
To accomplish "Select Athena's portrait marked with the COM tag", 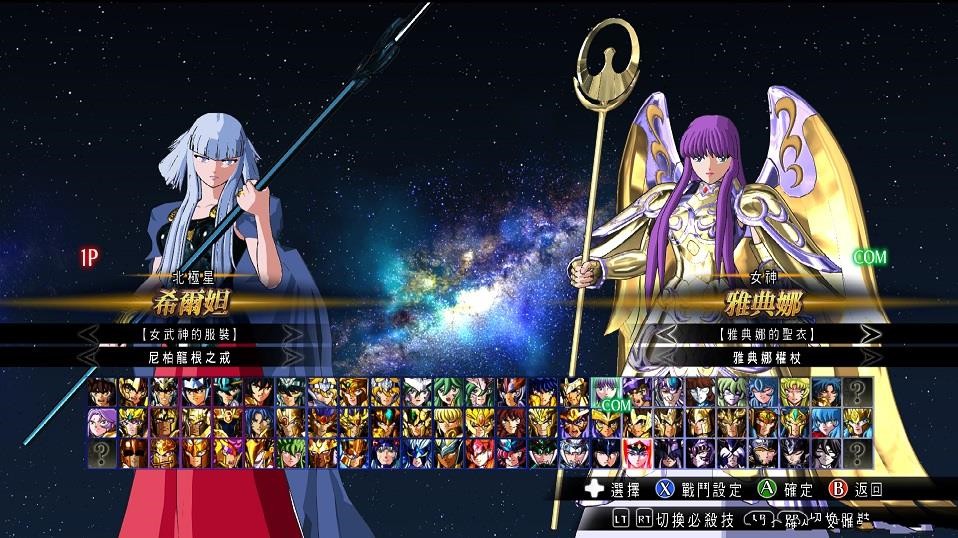I will [606, 392].
